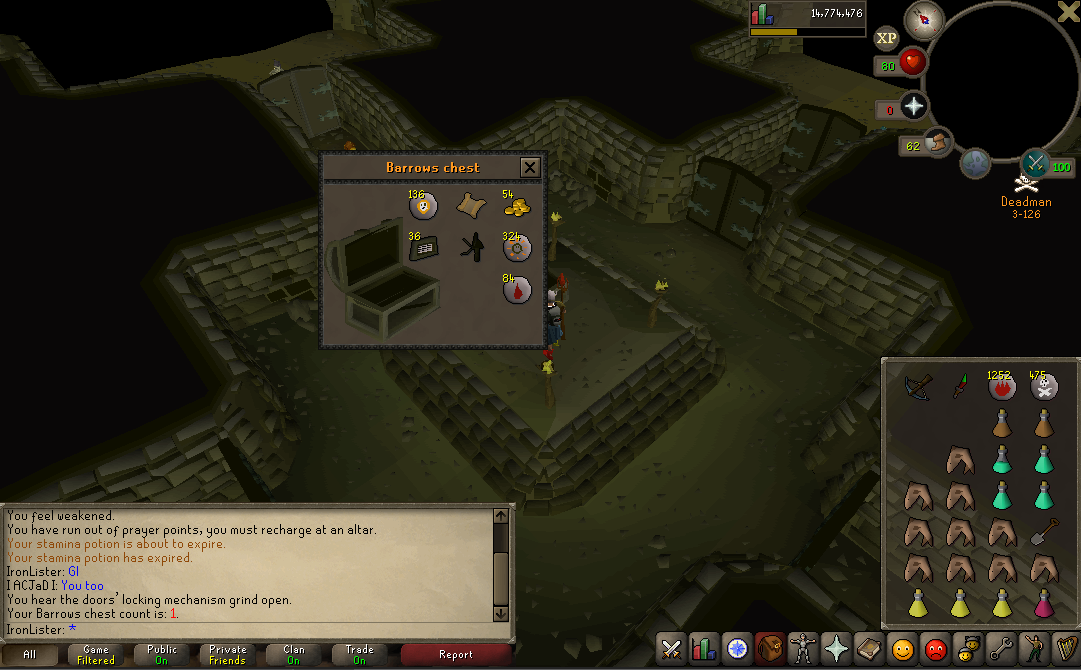Switch chat to the Game filter tab

point(96,655)
